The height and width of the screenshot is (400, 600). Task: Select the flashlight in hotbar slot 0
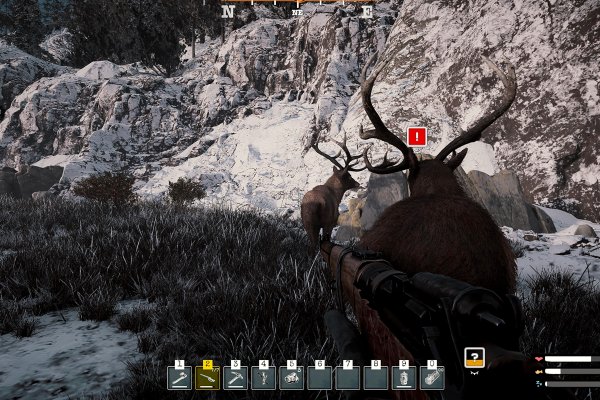[432, 378]
